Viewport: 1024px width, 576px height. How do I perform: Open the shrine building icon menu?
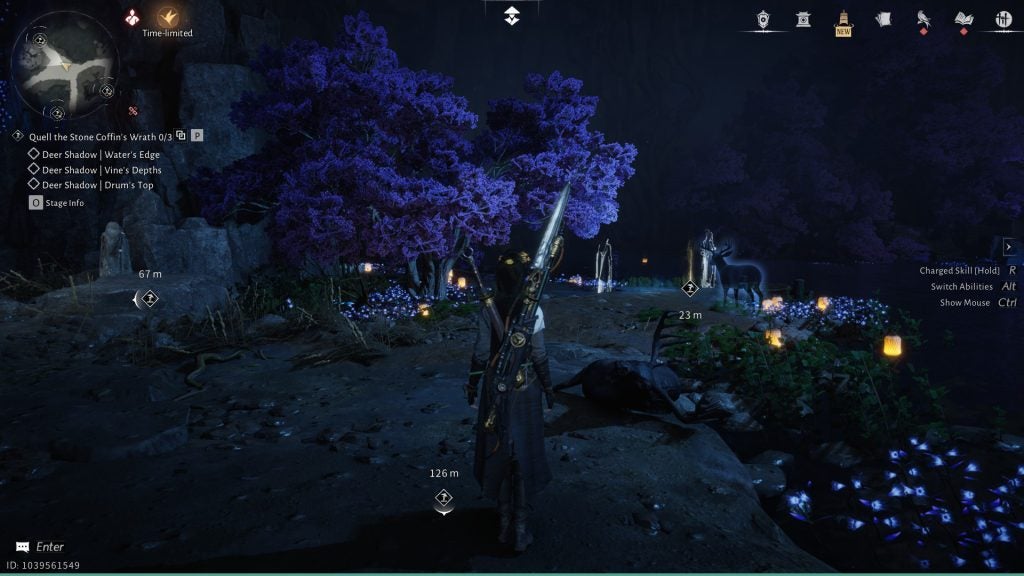coord(803,19)
